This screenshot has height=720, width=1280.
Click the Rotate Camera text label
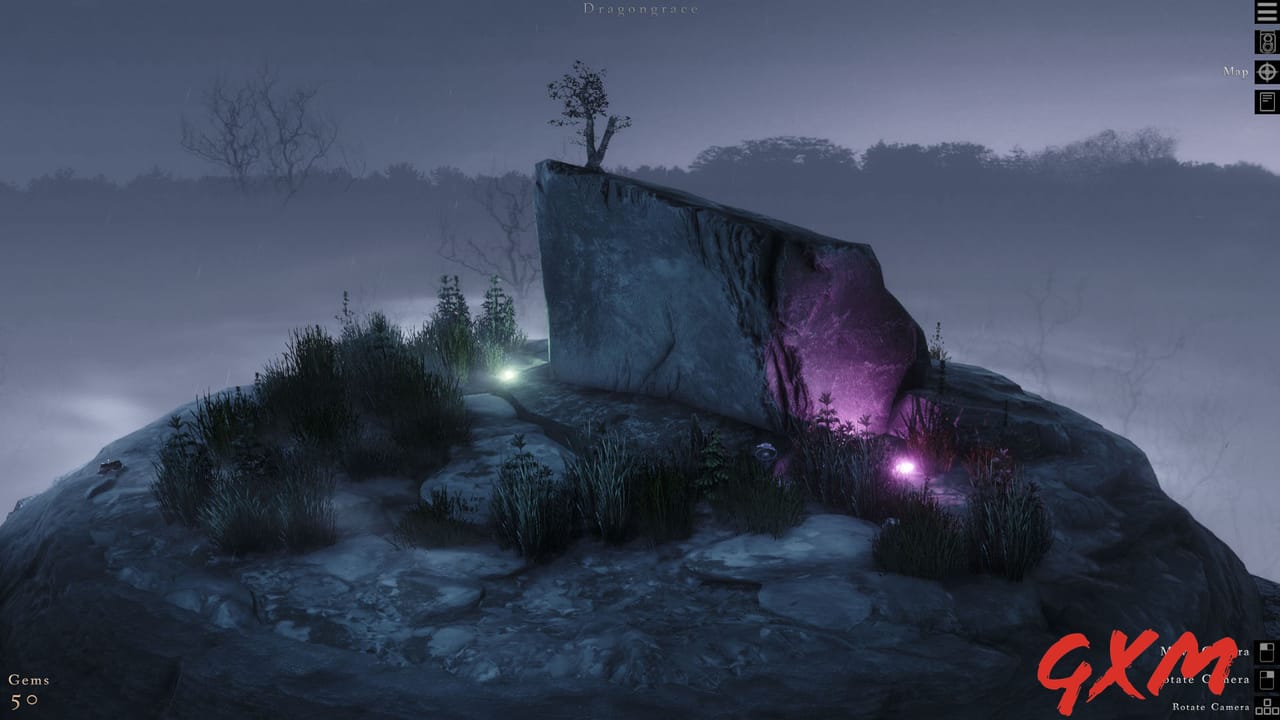1210,707
